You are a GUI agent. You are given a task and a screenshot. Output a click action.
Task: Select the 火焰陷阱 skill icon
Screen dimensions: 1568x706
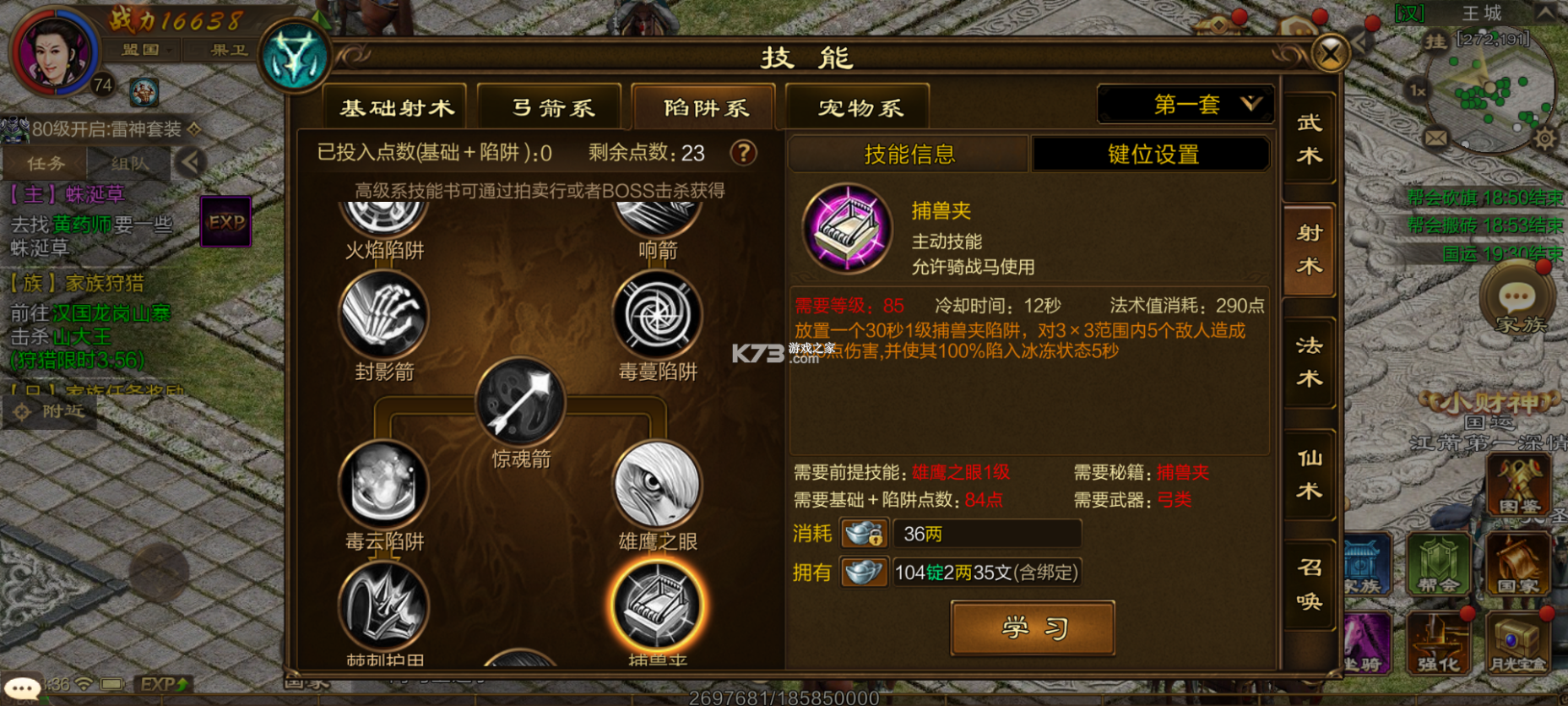384,212
